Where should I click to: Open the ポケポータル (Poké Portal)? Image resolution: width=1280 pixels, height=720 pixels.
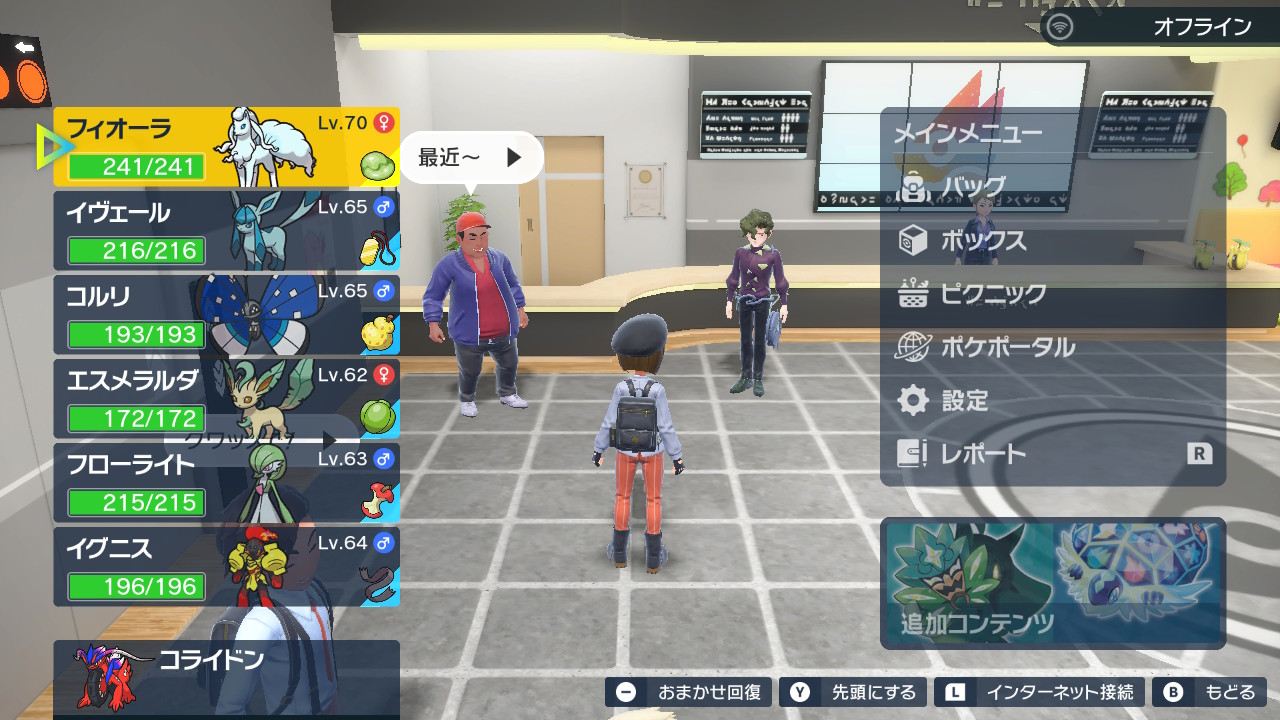pos(1006,348)
